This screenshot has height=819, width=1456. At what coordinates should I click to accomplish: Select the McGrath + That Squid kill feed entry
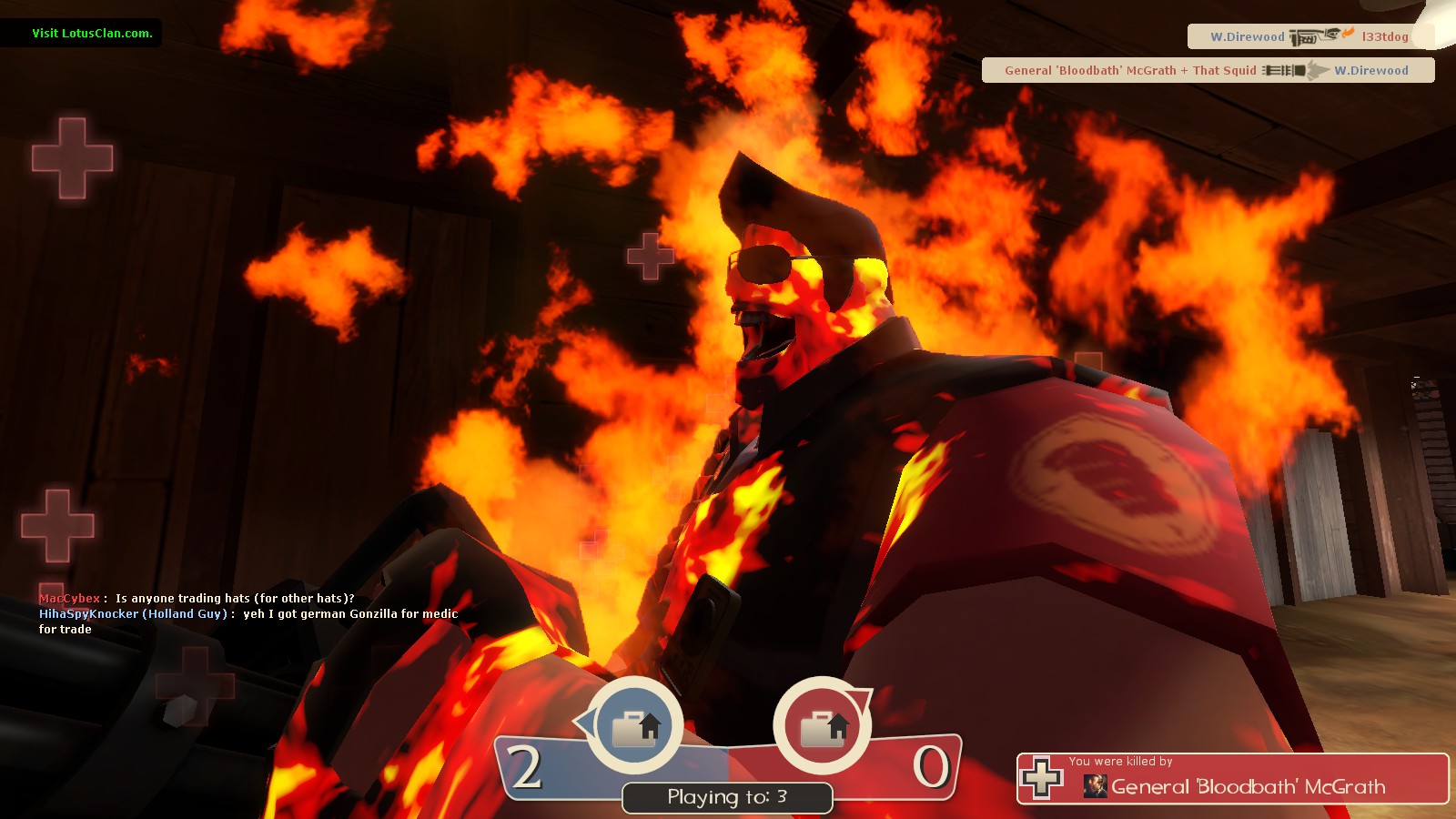pyautogui.click(x=1208, y=70)
